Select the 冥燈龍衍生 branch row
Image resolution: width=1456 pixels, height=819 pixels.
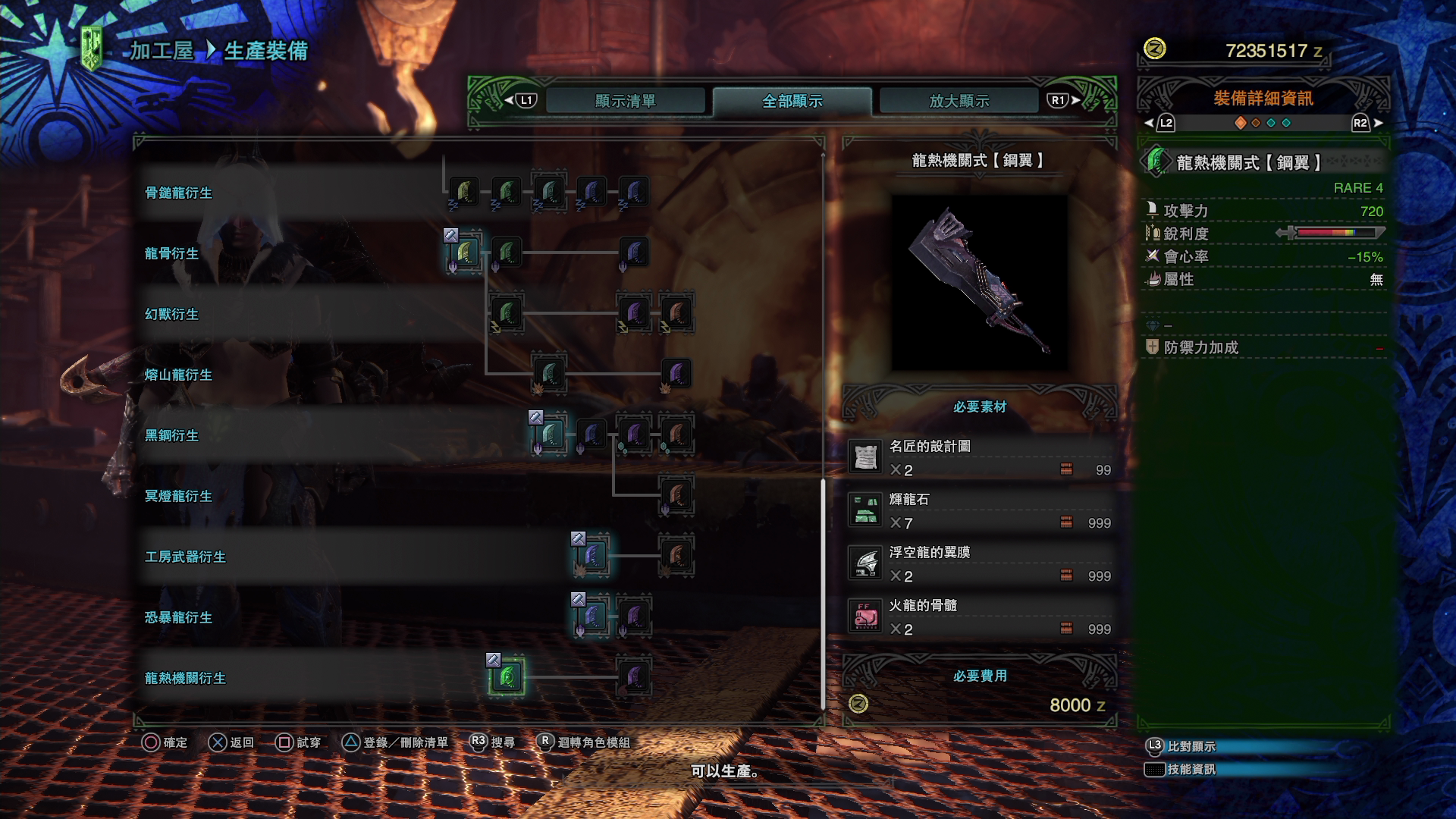tap(178, 497)
